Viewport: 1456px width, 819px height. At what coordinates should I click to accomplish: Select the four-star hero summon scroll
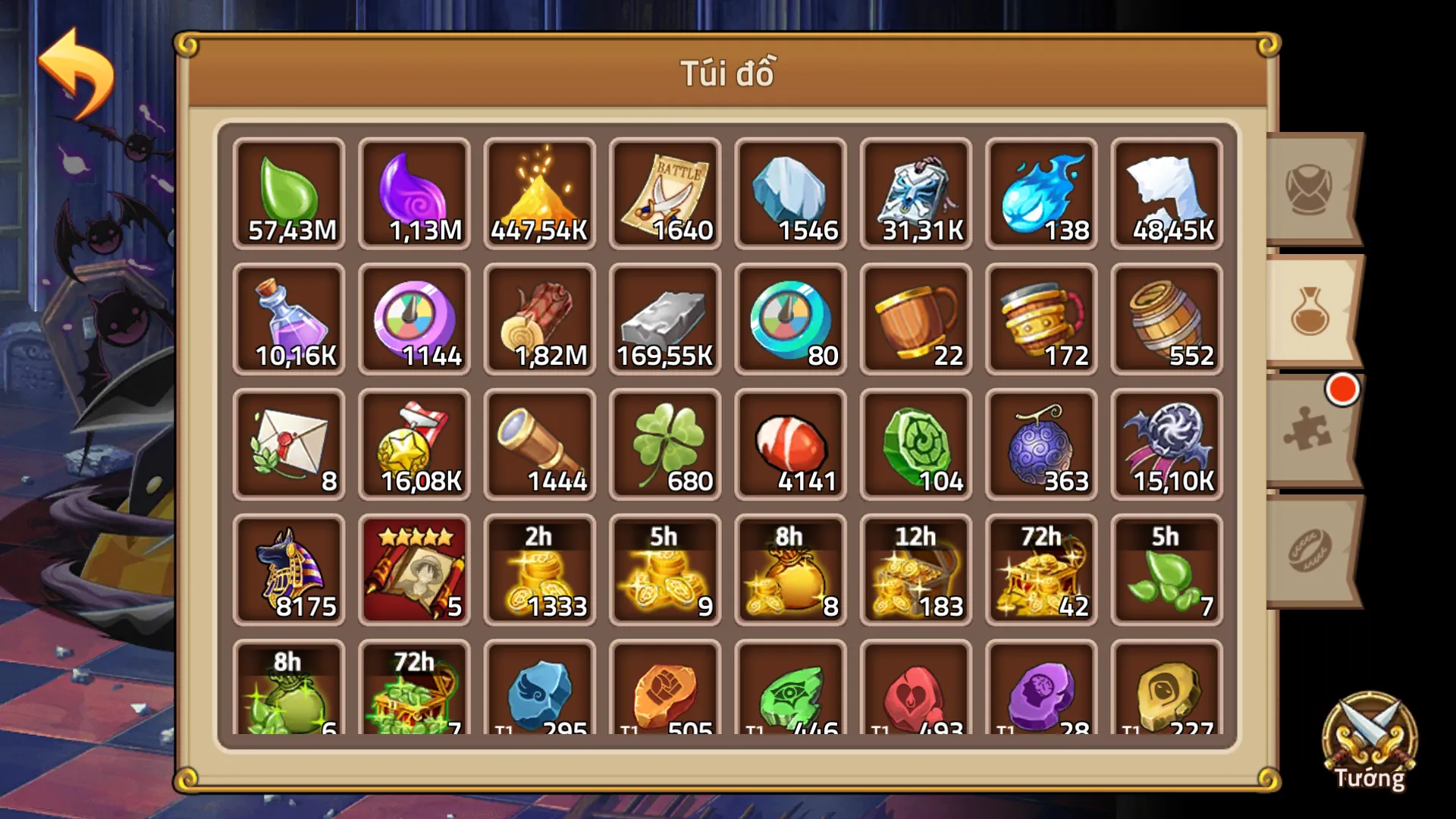tap(413, 569)
